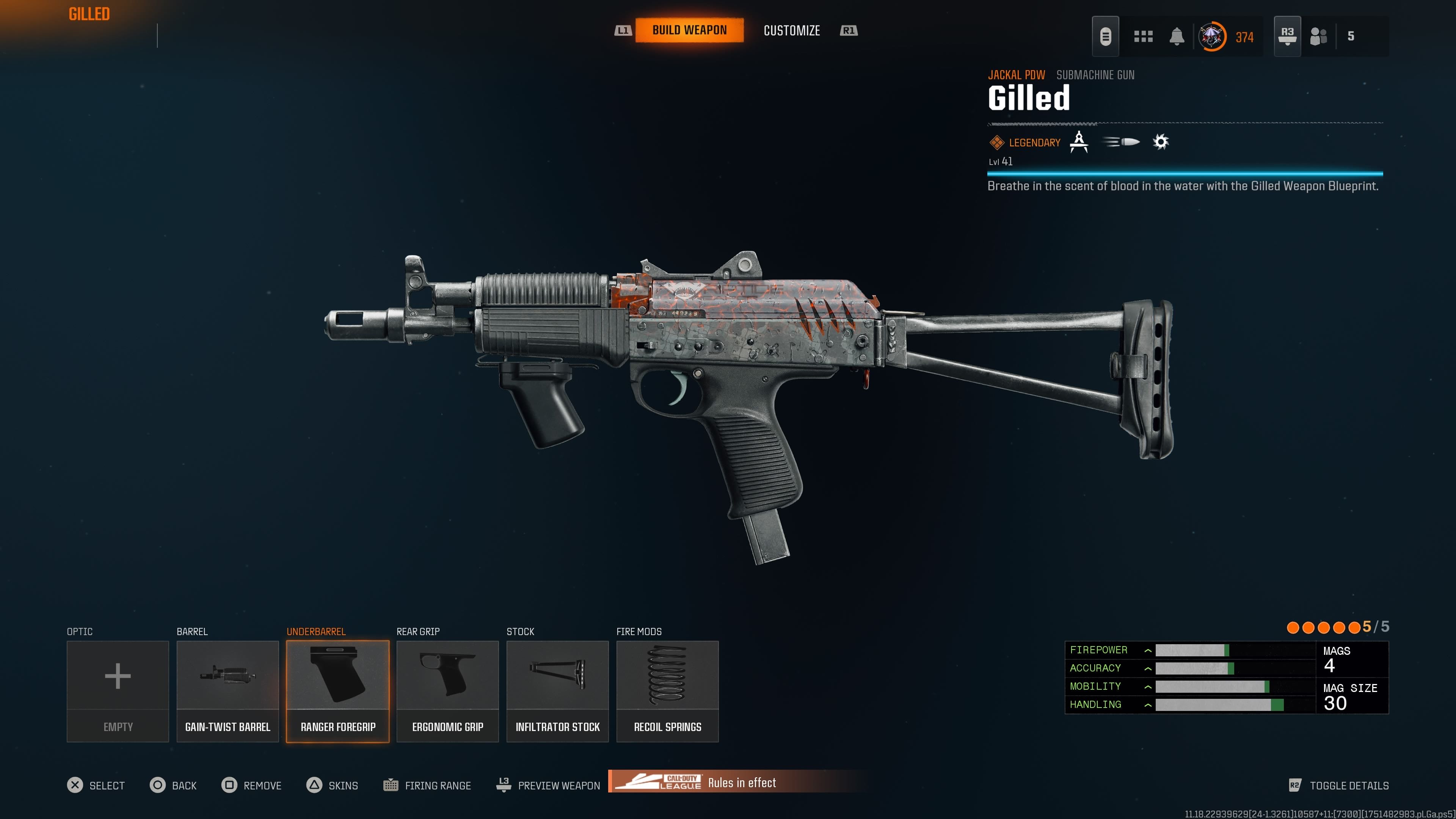Select the Infiltrator Stock slot
1456x819 pixels.
(x=557, y=691)
